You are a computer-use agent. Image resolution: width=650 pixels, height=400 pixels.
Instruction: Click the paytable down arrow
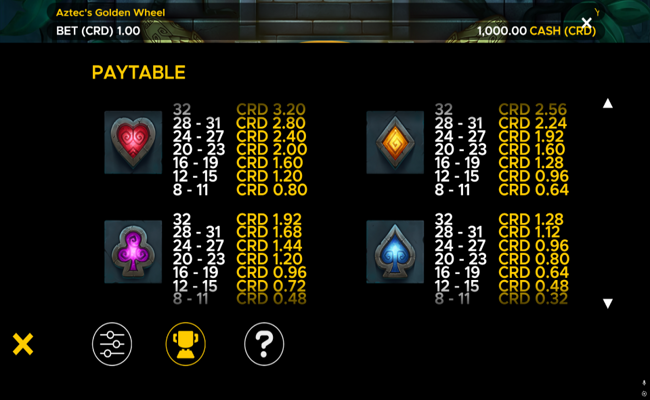(x=607, y=303)
